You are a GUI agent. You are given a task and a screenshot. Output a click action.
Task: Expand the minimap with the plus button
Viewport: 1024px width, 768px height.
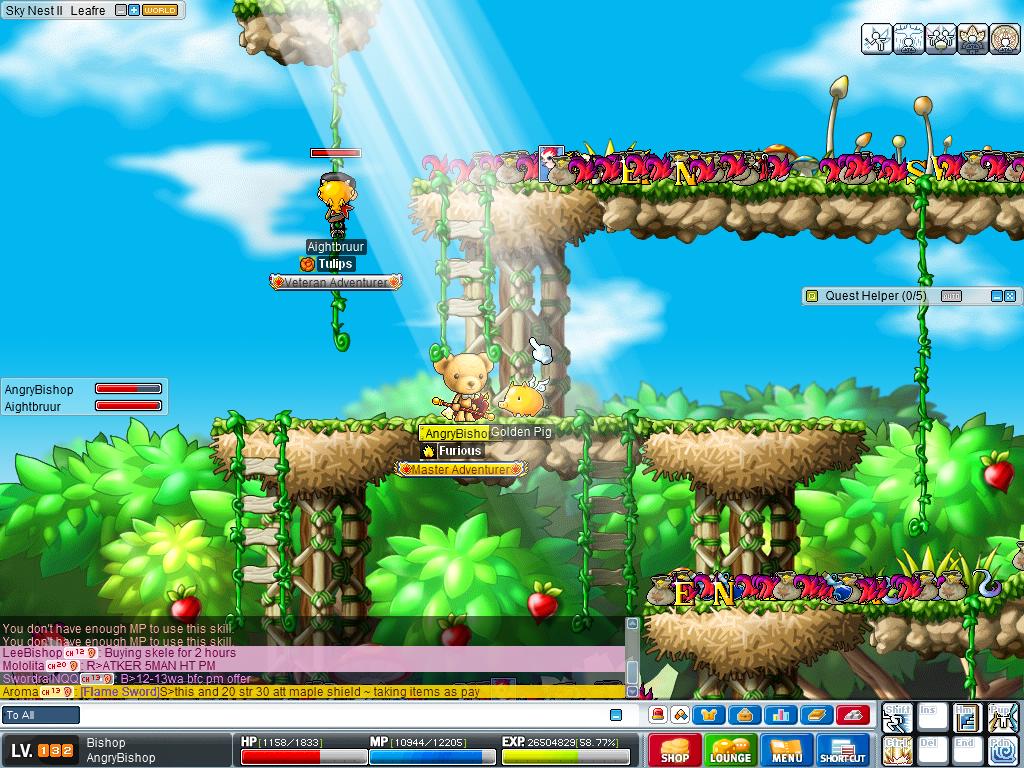tap(134, 10)
